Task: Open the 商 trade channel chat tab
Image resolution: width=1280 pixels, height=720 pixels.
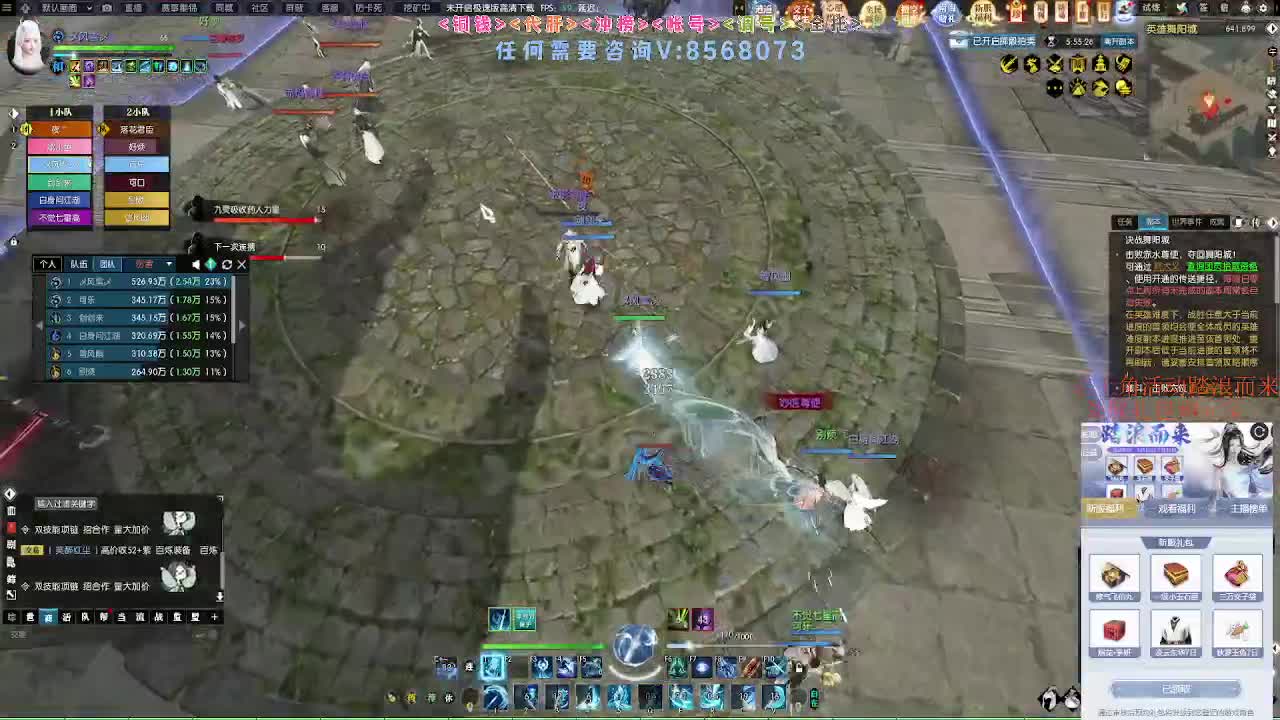Action: 47,619
